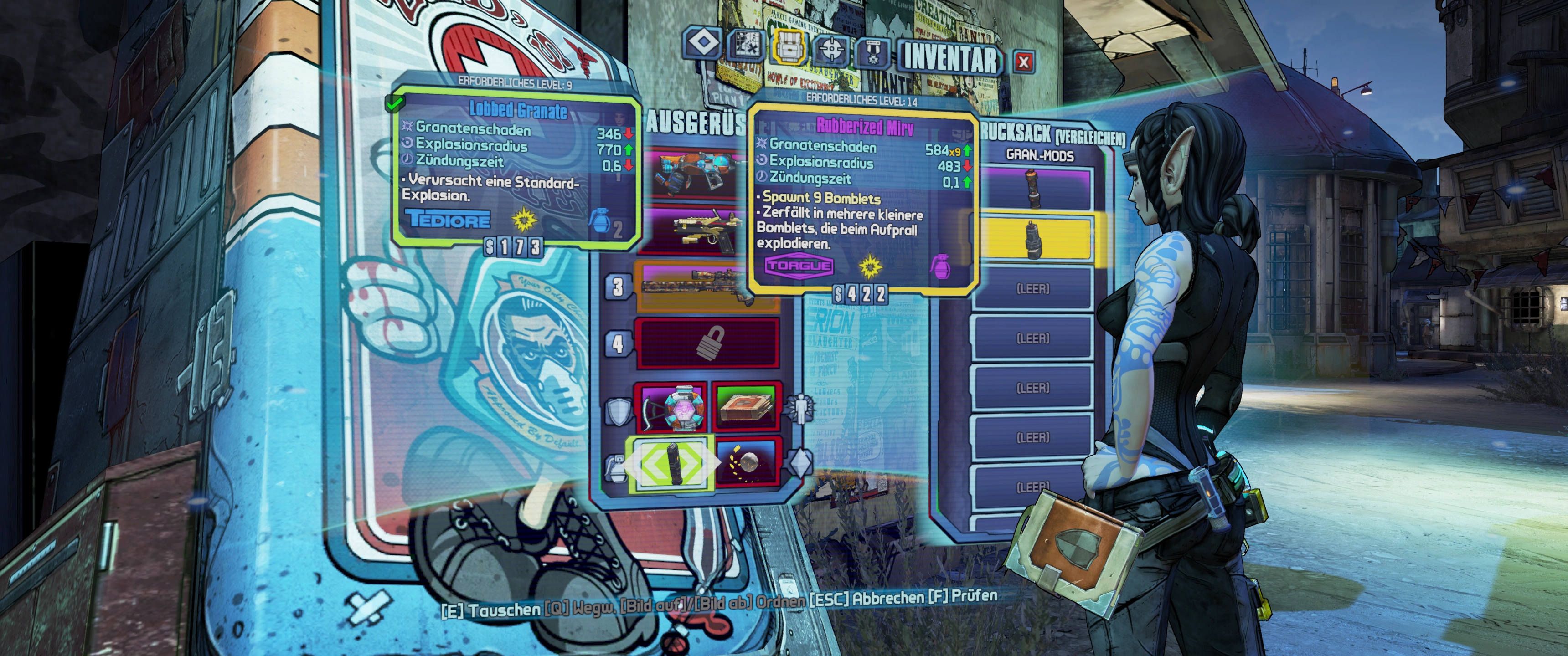Select the purple grenade mod in backpack

1033,189
